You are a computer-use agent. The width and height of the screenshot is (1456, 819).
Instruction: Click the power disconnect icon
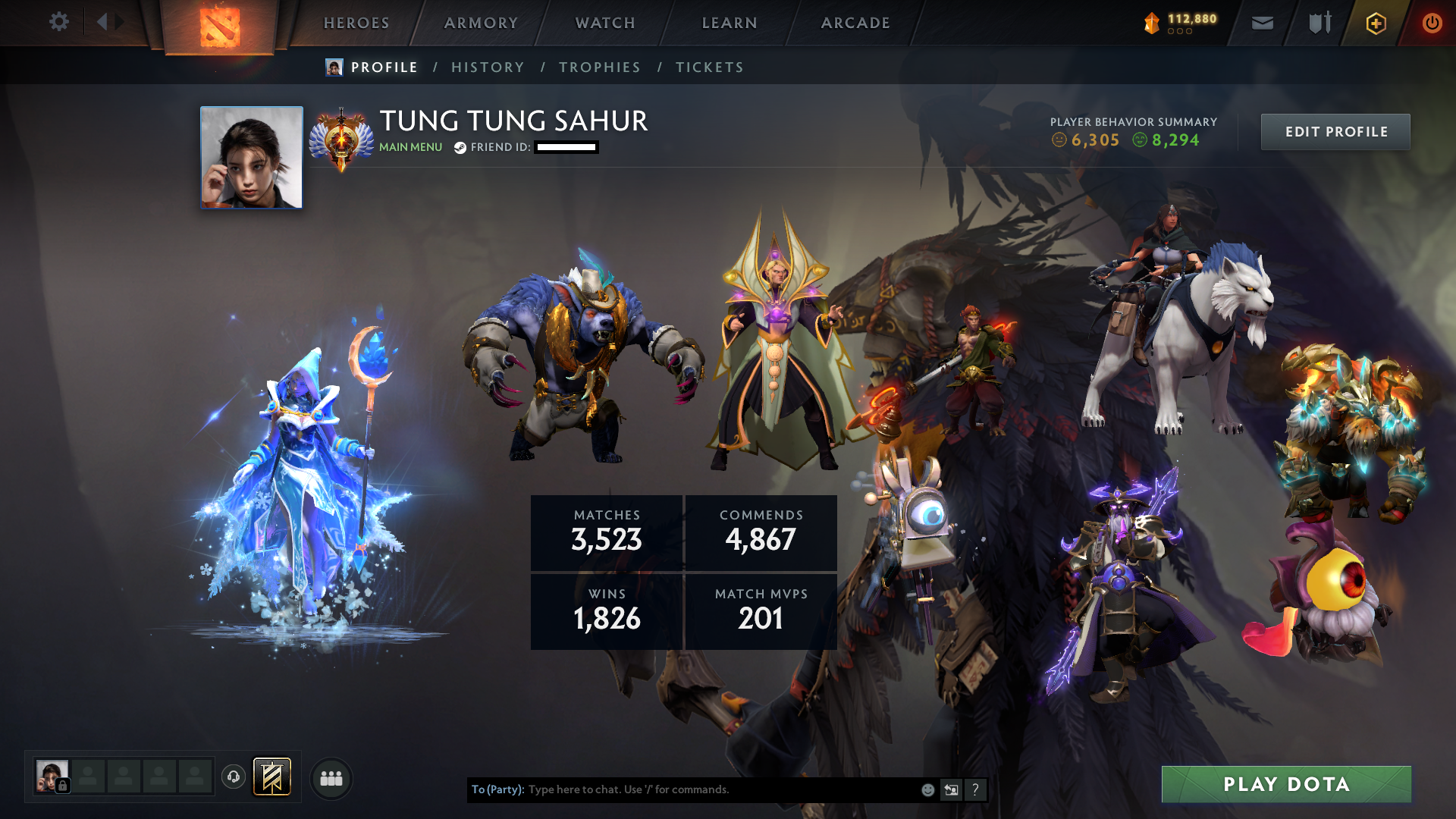click(x=1432, y=23)
